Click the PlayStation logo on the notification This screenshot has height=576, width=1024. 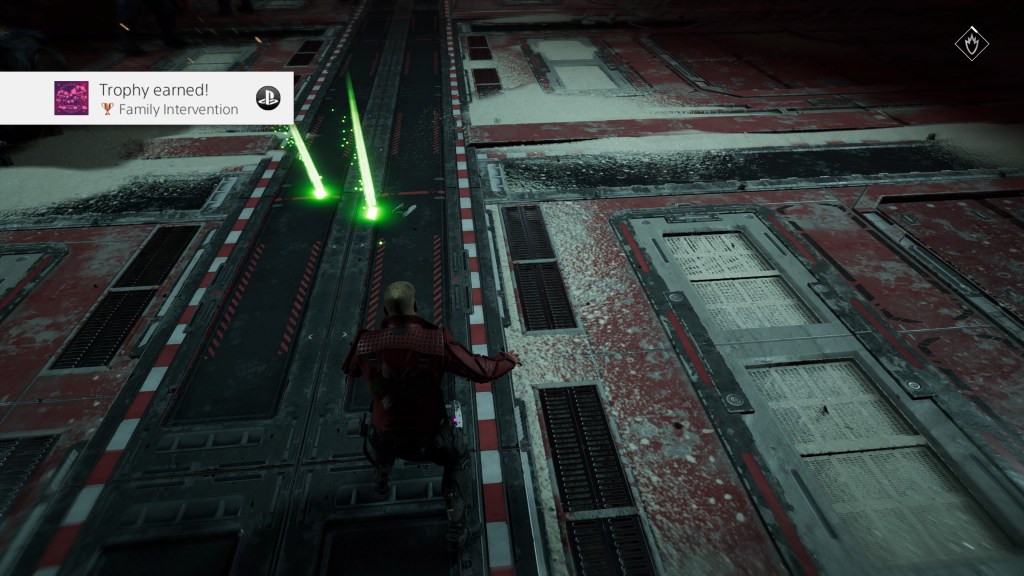pyautogui.click(x=267, y=98)
